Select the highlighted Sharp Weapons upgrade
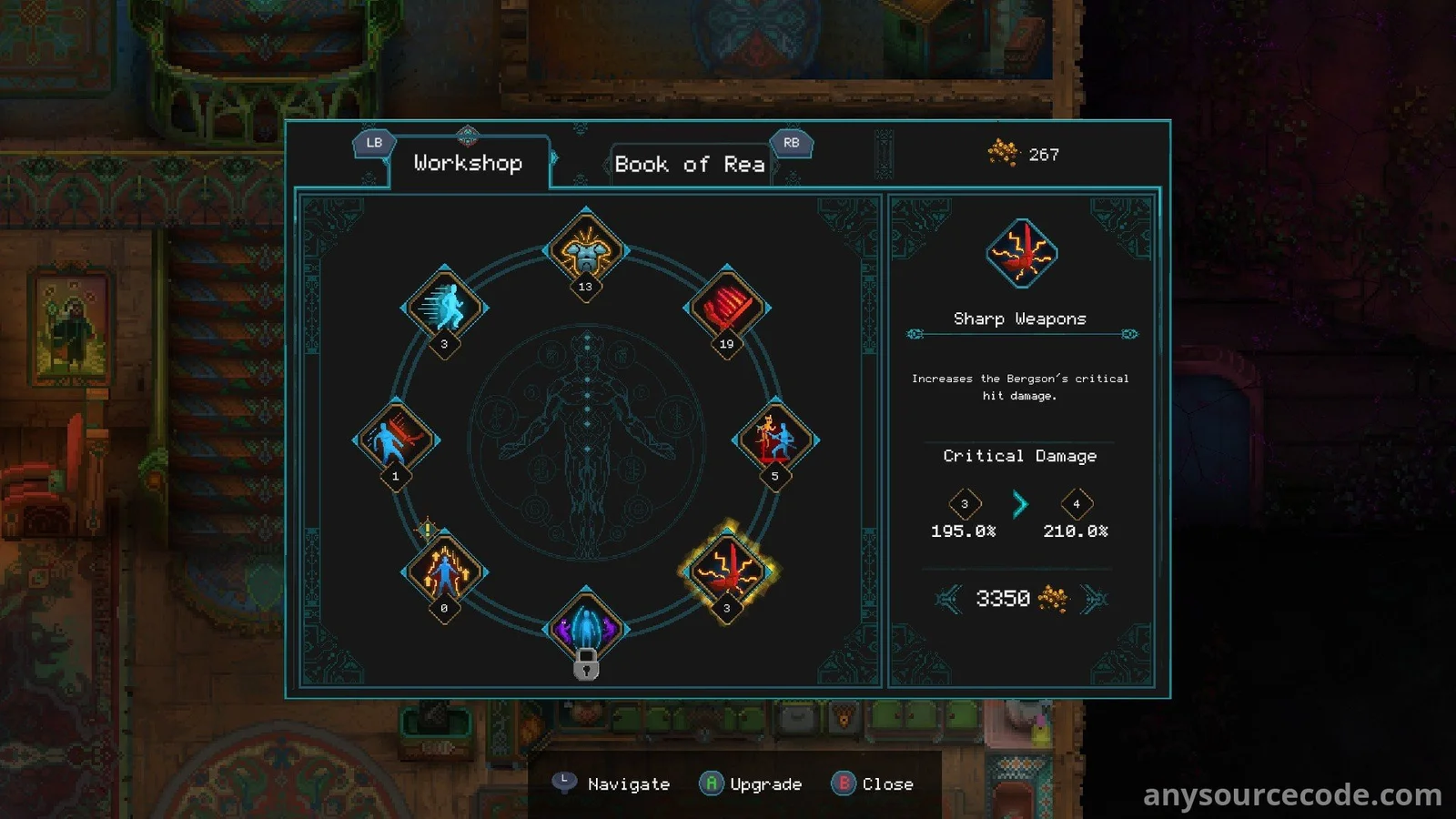This screenshot has height=819, width=1456. [726, 571]
